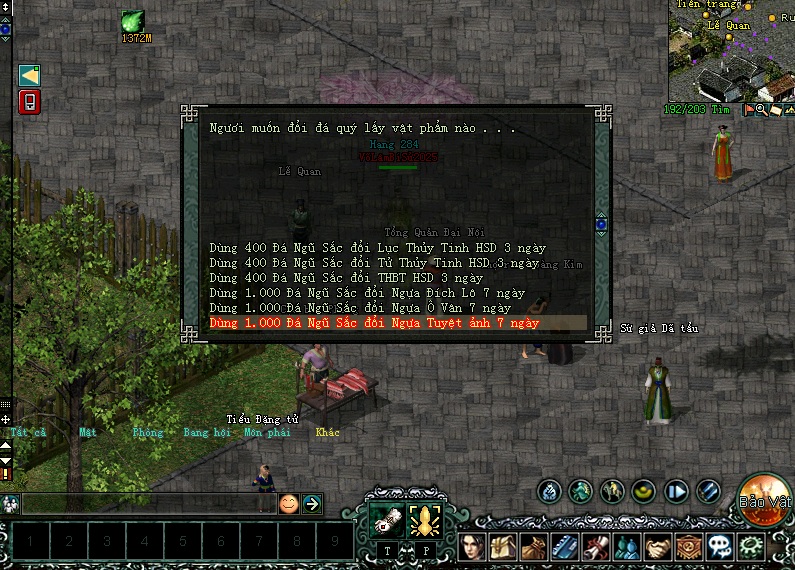The height and width of the screenshot is (570, 795).
Task: Select the Tử Thủy Tinh exchange option
Action: [374, 262]
